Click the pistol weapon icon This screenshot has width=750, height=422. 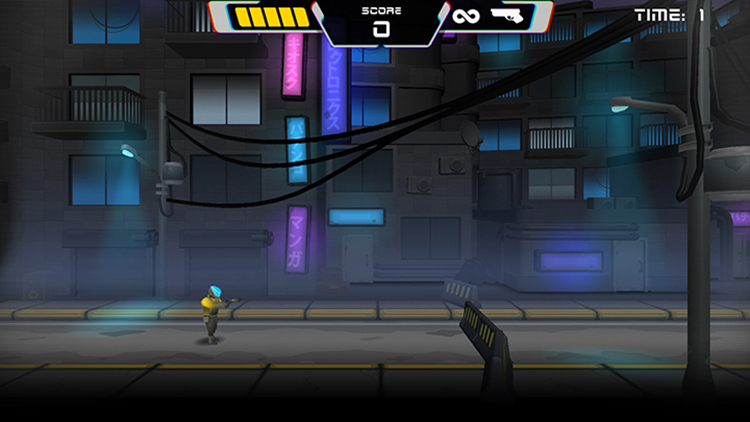[x=511, y=16]
